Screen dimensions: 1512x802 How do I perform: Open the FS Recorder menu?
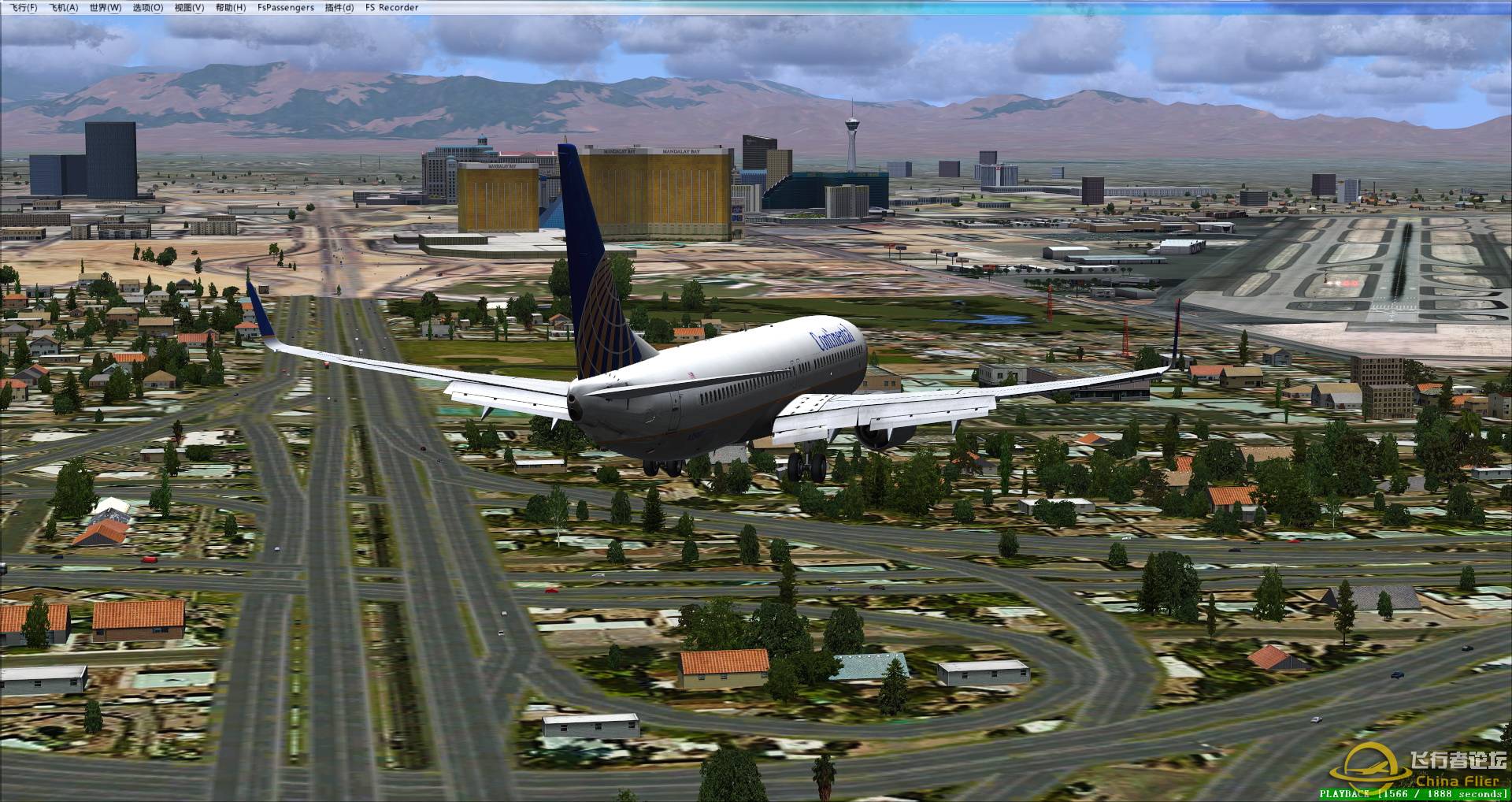pos(392,8)
